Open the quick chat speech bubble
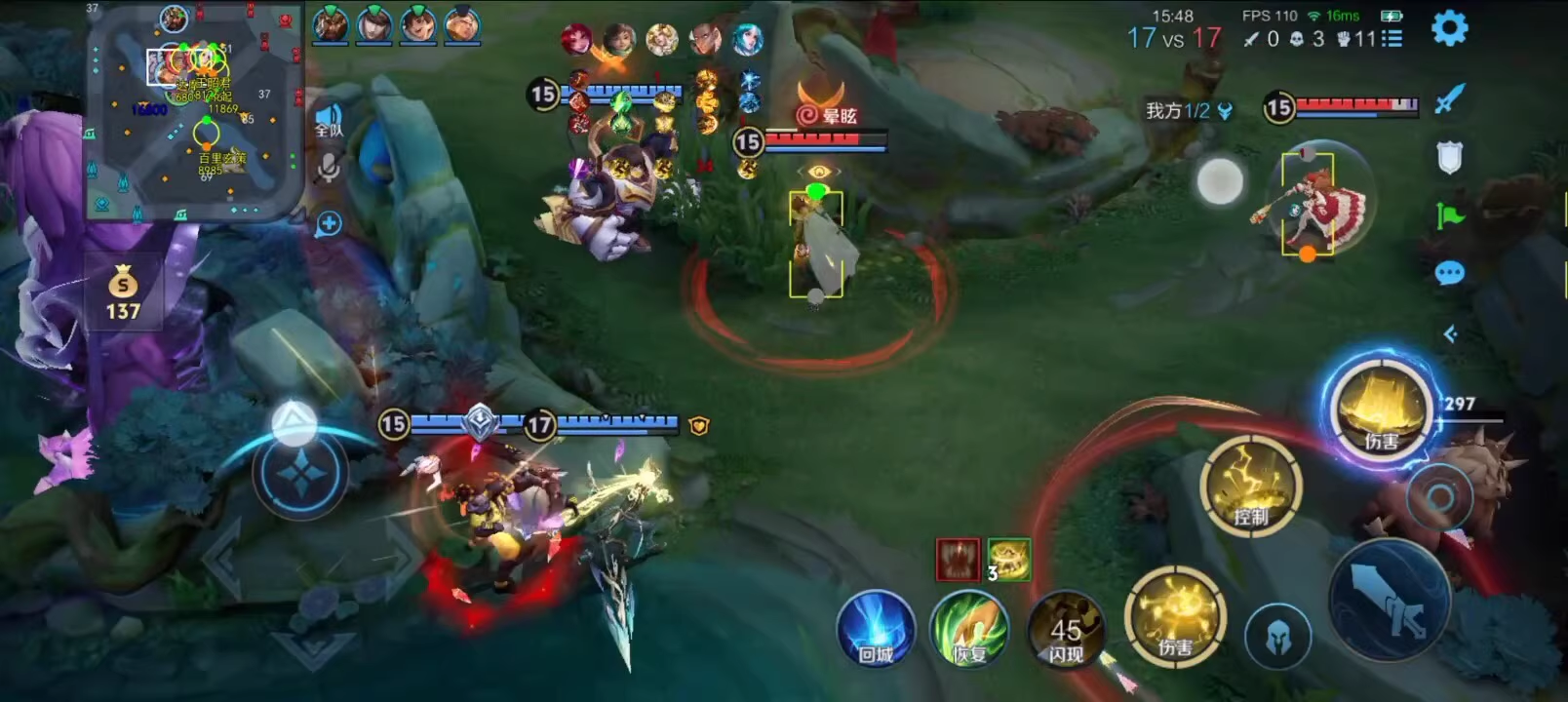This screenshot has width=1568, height=702. 1450,274
